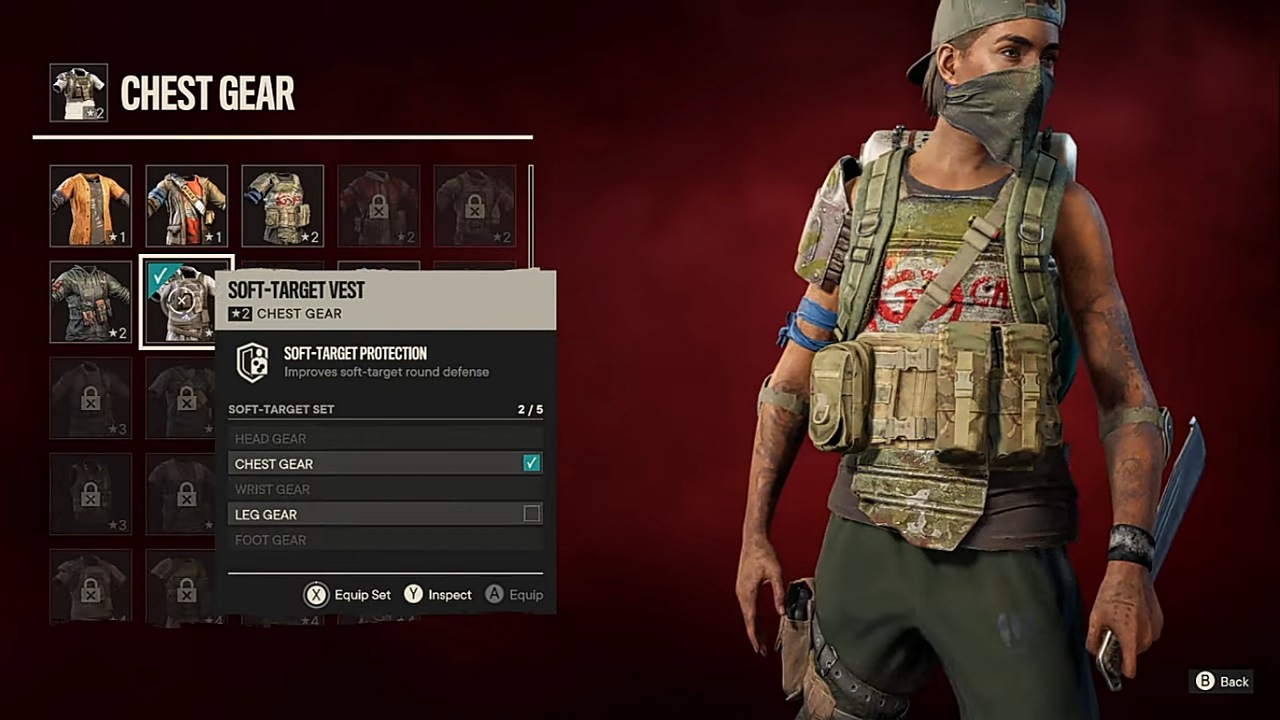Inspect the Soft-Target Vest
The image size is (1280, 720).
pos(438,595)
